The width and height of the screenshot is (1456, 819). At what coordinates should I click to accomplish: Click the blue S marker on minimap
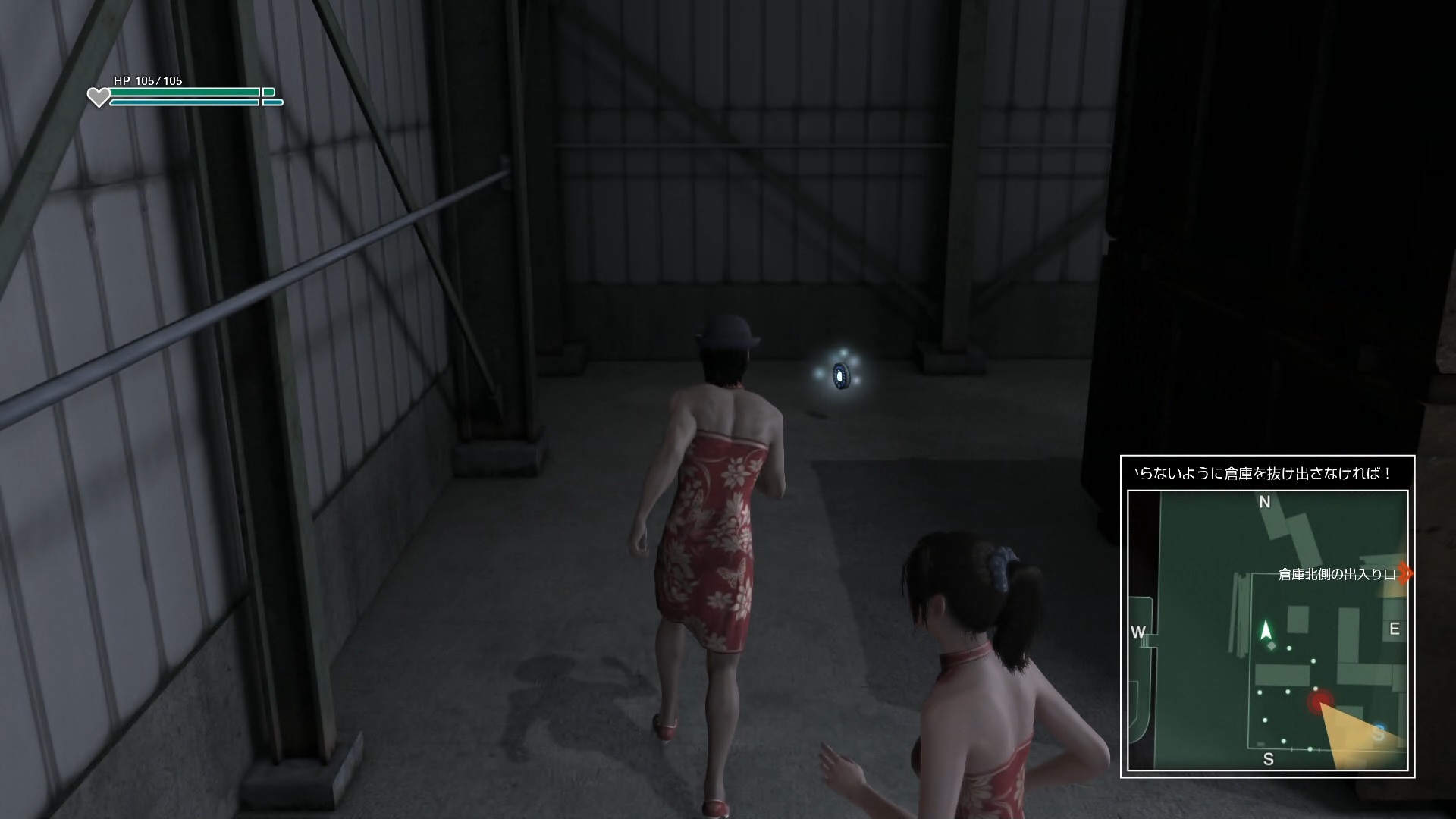1379,733
